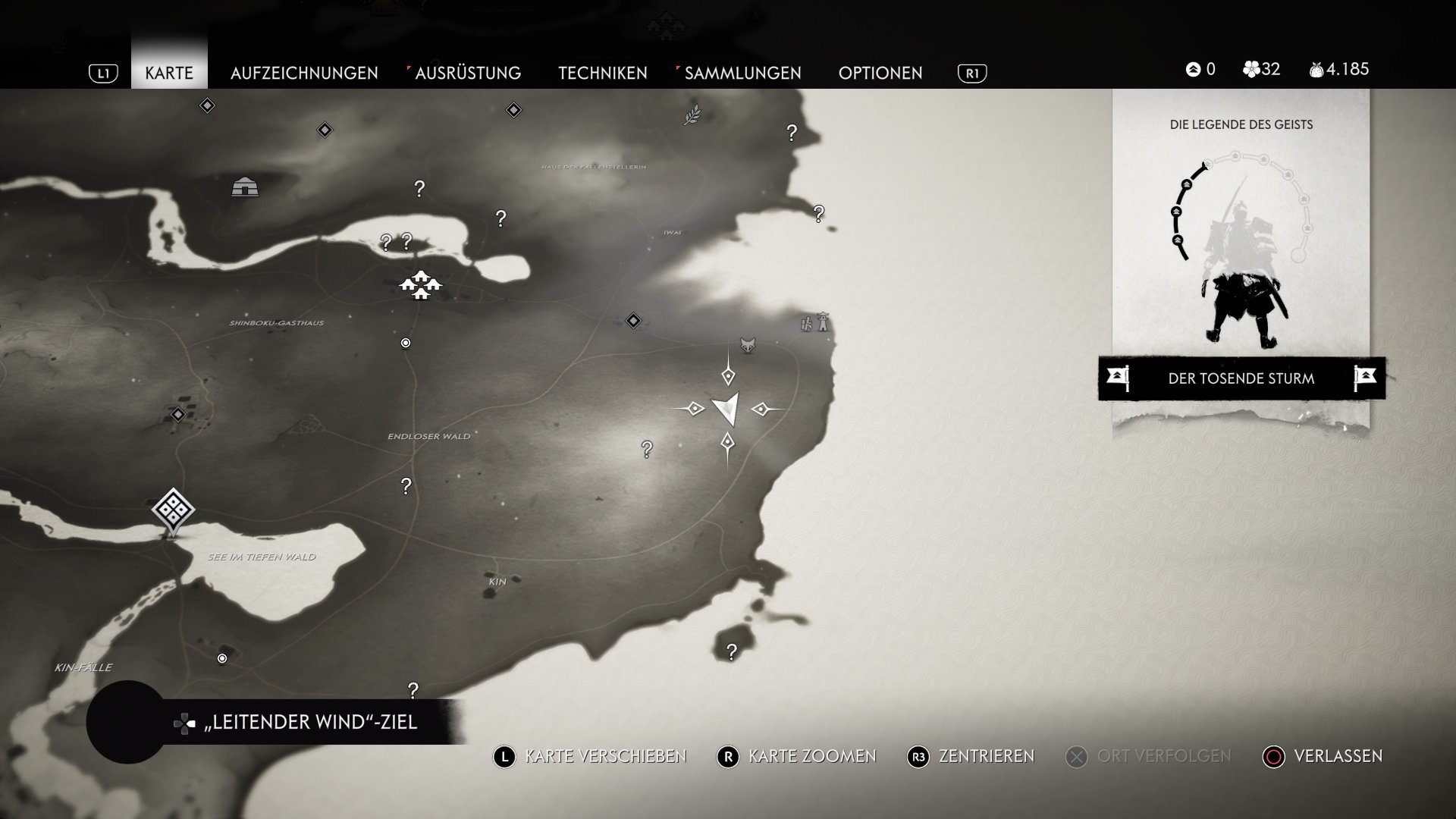Select the Der Tosende Sturm legend banner
Viewport: 1456px width, 819px height.
coord(1241,378)
